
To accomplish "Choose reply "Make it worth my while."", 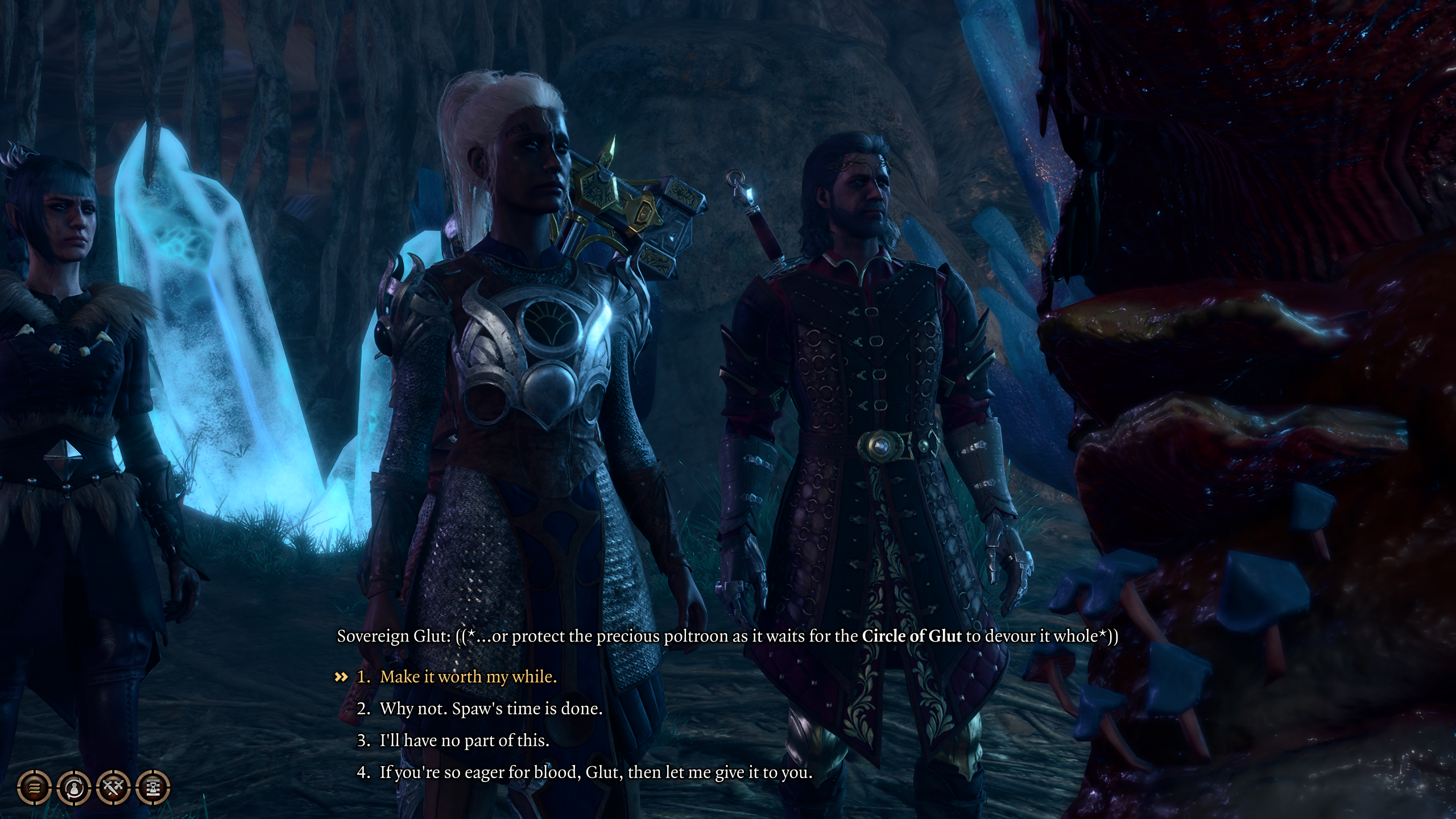I will (468, 677).
